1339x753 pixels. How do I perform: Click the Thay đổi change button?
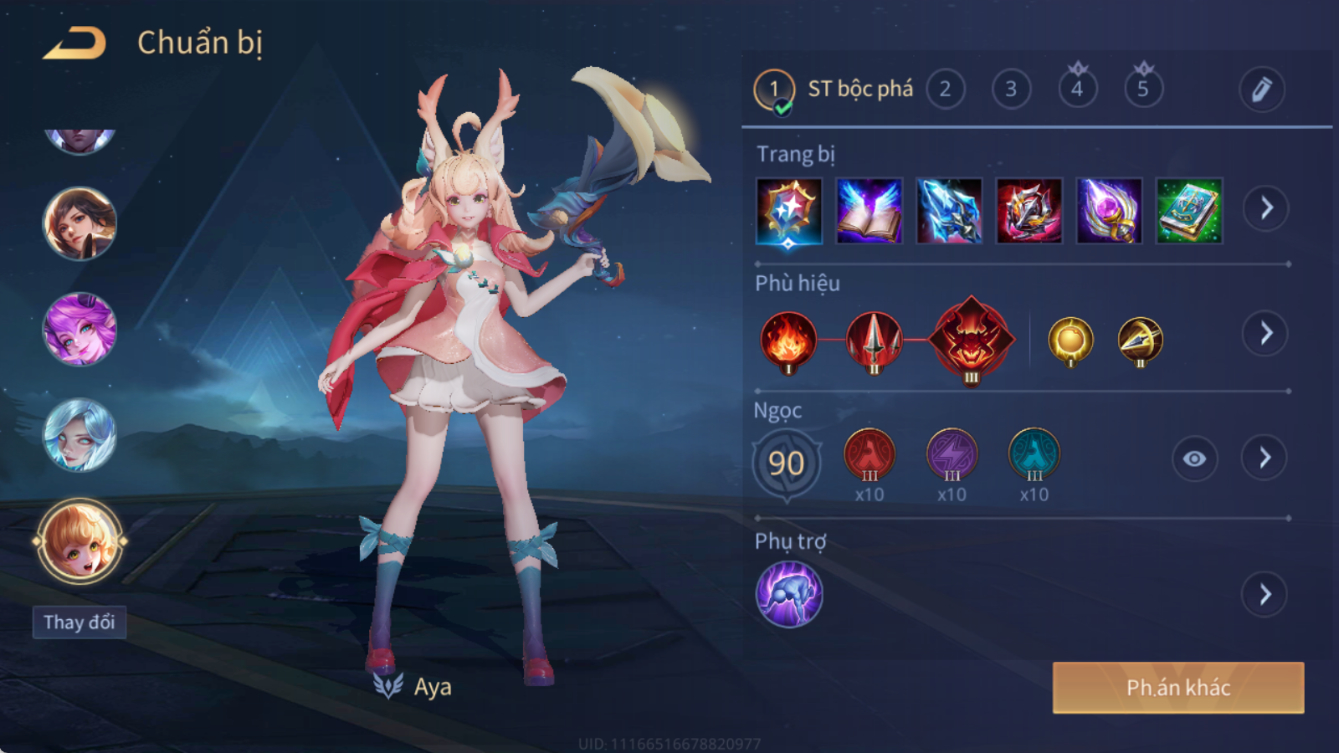click(79, 622)
